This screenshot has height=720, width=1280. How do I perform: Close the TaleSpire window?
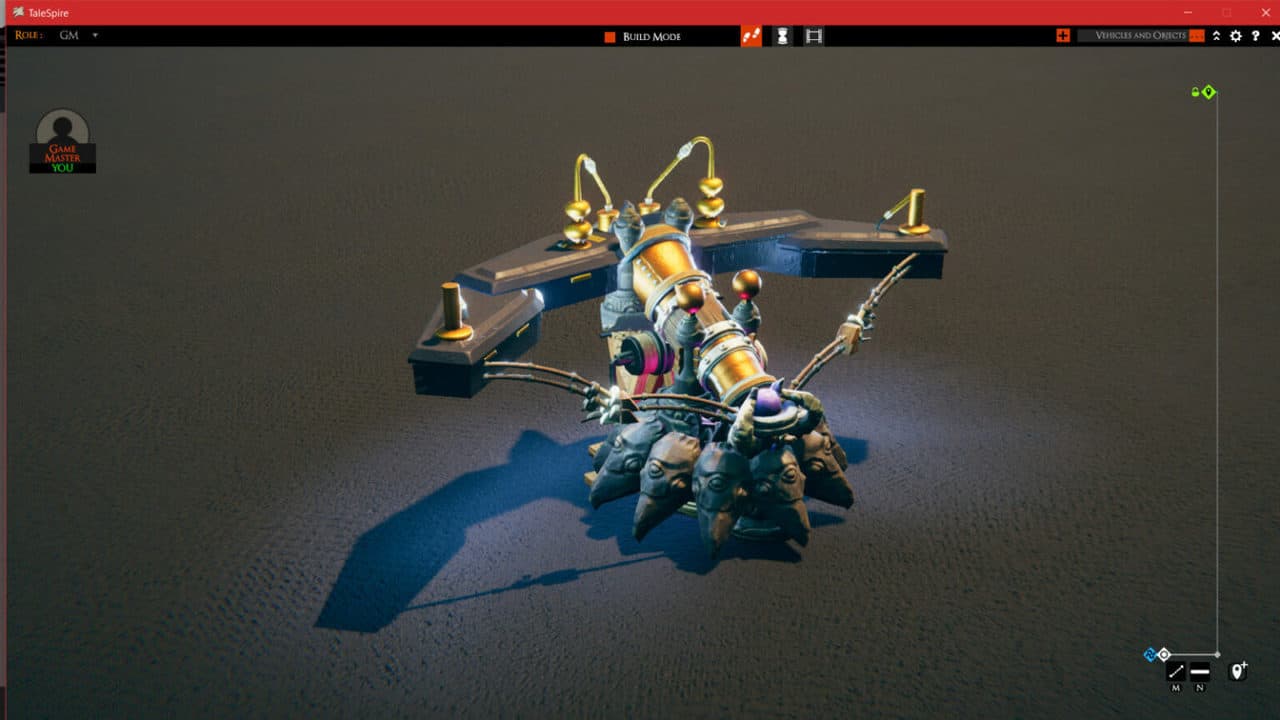[1265, 12]
